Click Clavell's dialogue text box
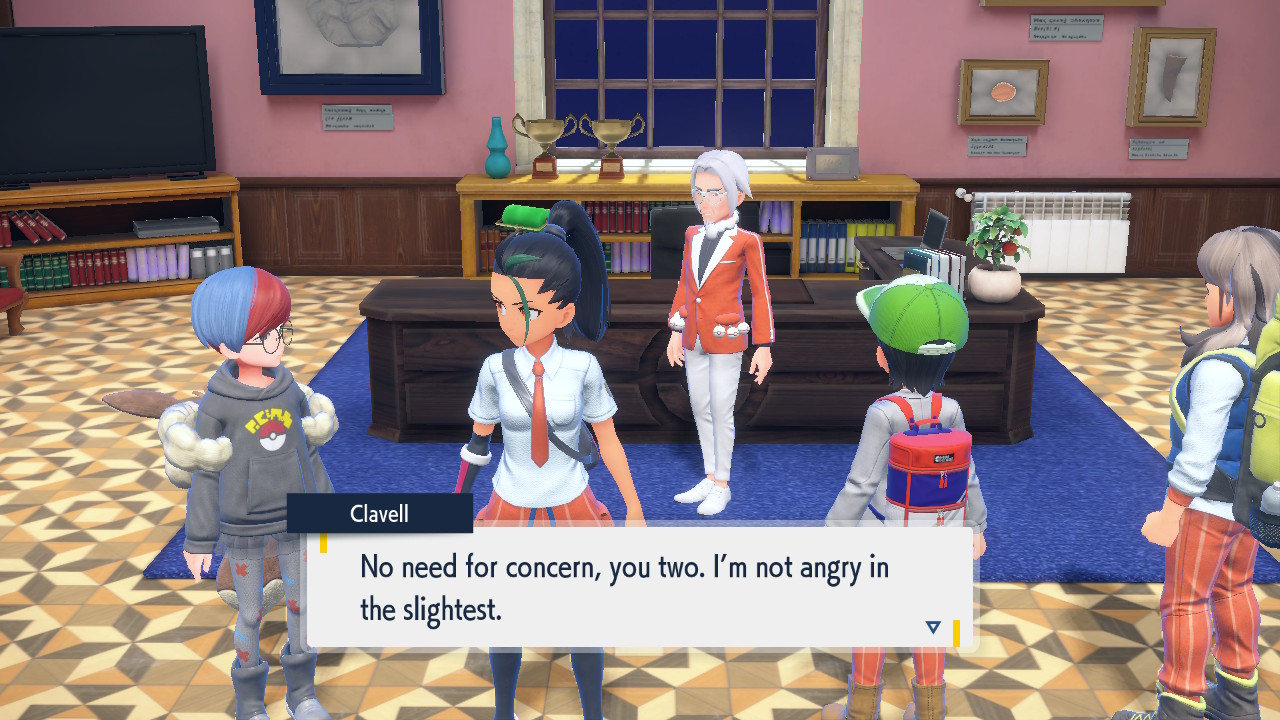Image resolution: width=1280 pixels, height=720 pixels. [638, 587]
